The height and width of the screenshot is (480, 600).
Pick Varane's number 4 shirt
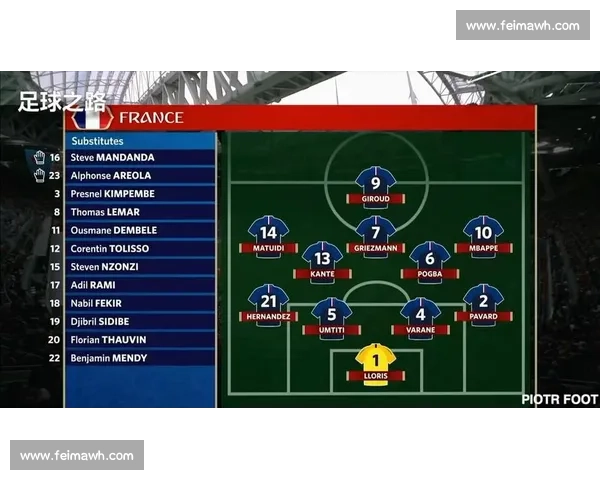tap(420, 314)
